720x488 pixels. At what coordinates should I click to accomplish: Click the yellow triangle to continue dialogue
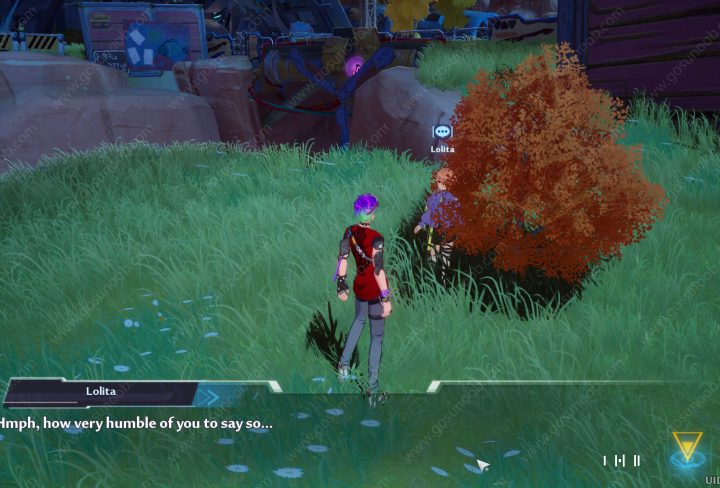click(687, 446)
